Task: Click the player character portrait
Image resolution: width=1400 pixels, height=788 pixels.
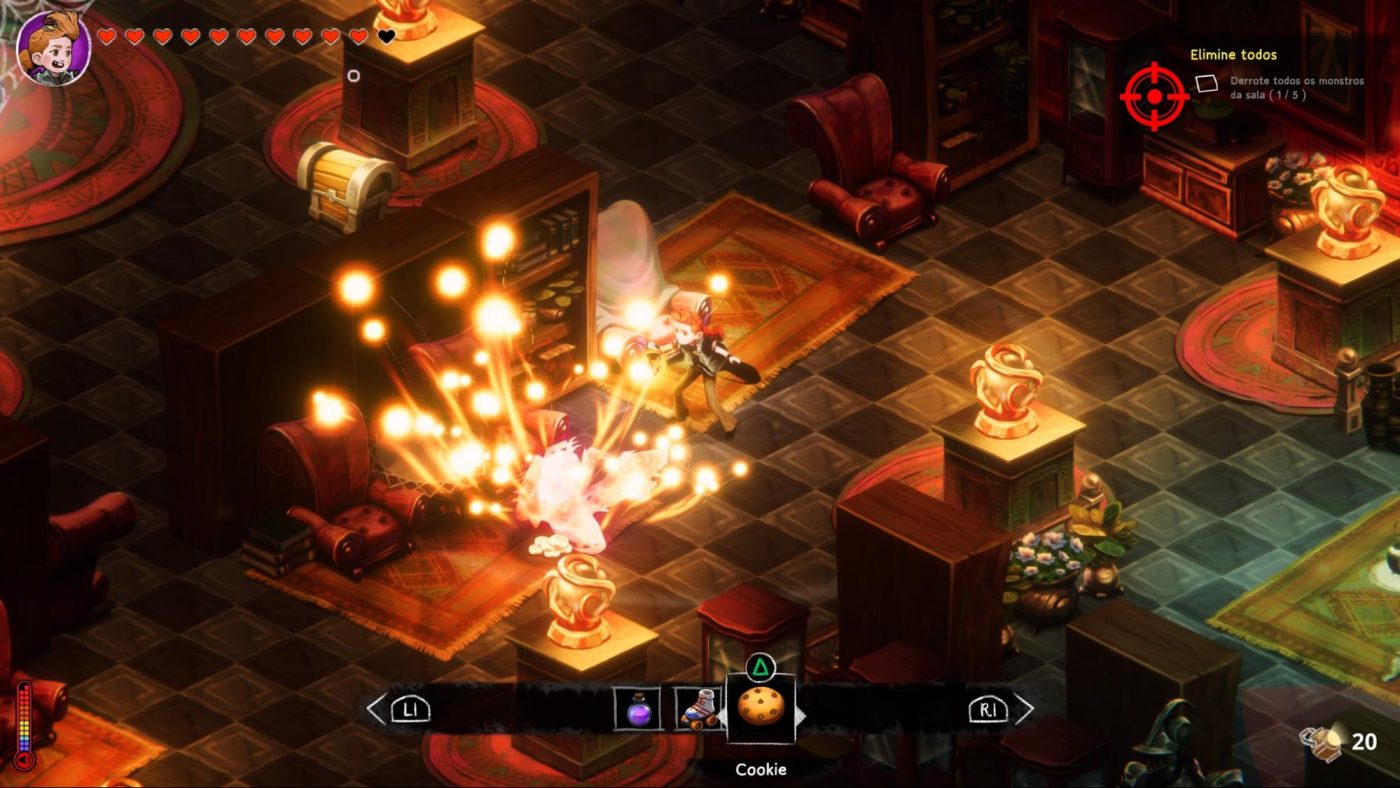Action: point(54,48)
